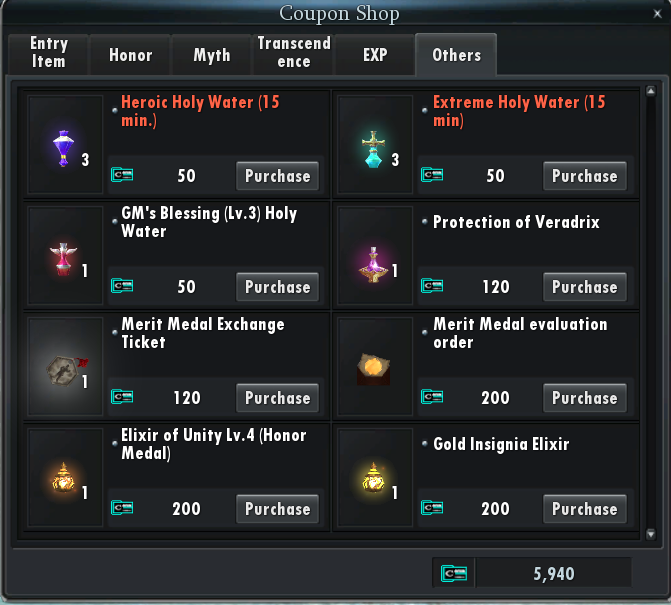
Task: Buy the Gold Insignia Elixir
Action: coord(585,509)
